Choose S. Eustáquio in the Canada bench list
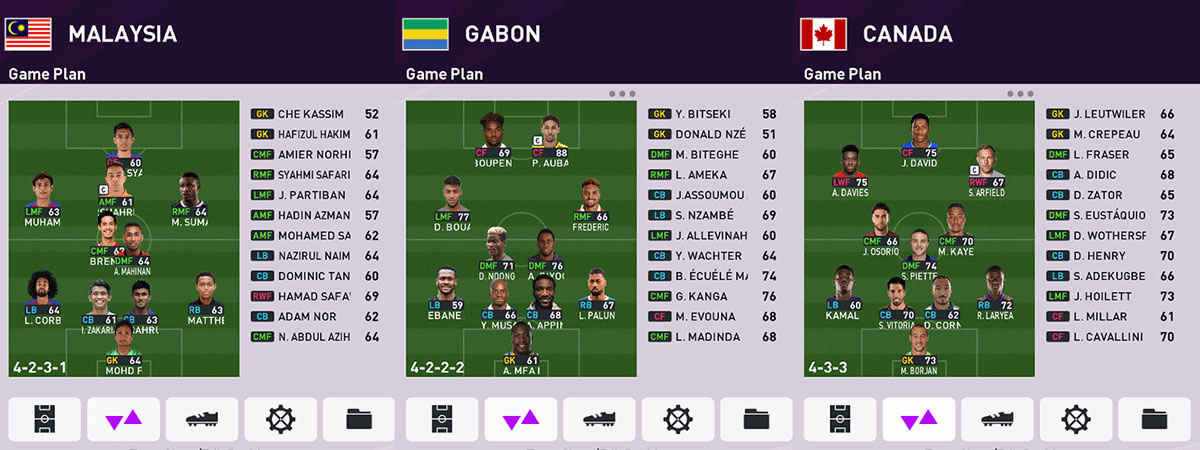Screen dimensions: 1200x450 tap(1110, 215)
